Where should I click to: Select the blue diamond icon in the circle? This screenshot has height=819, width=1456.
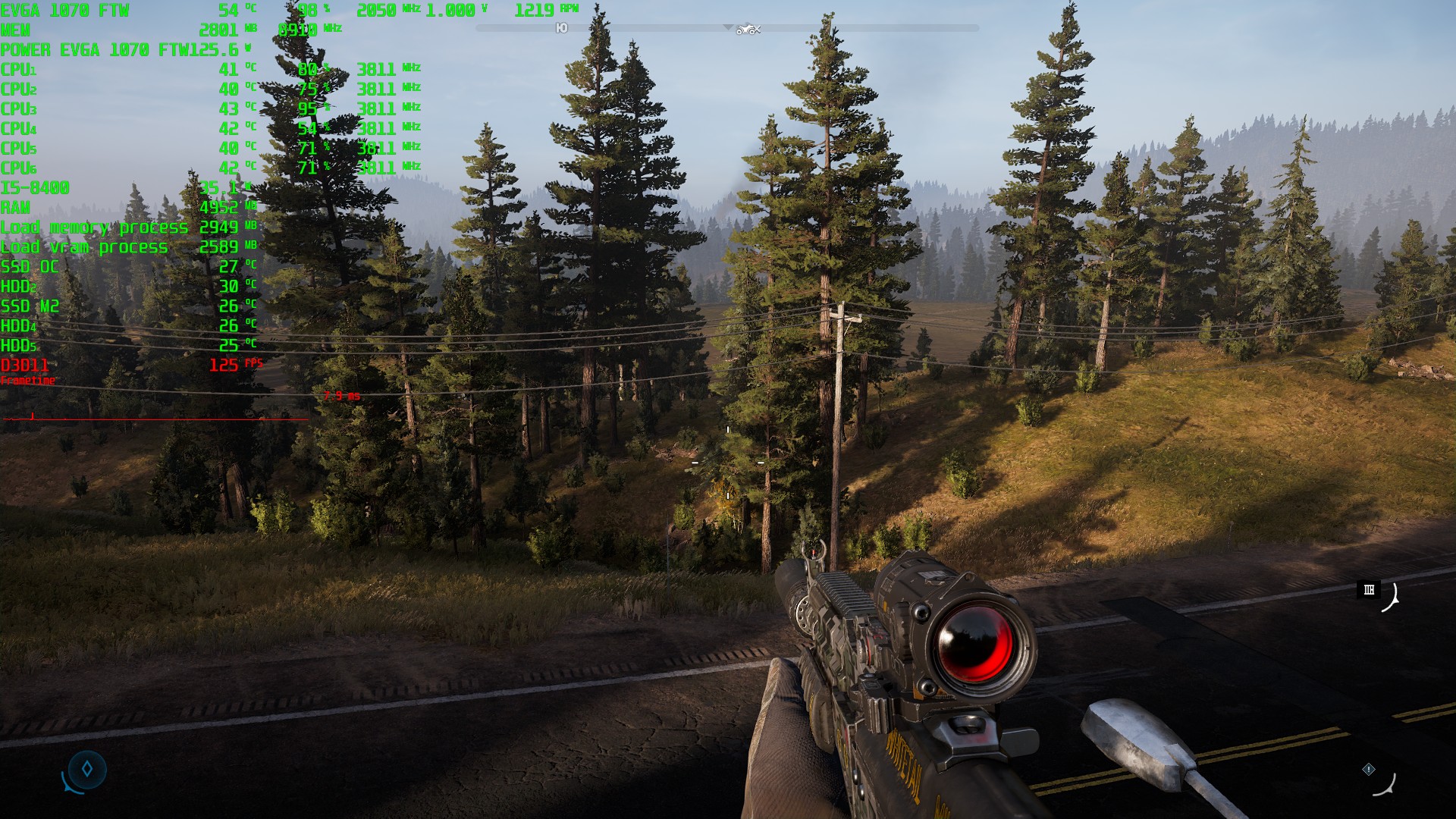(87, 769)
